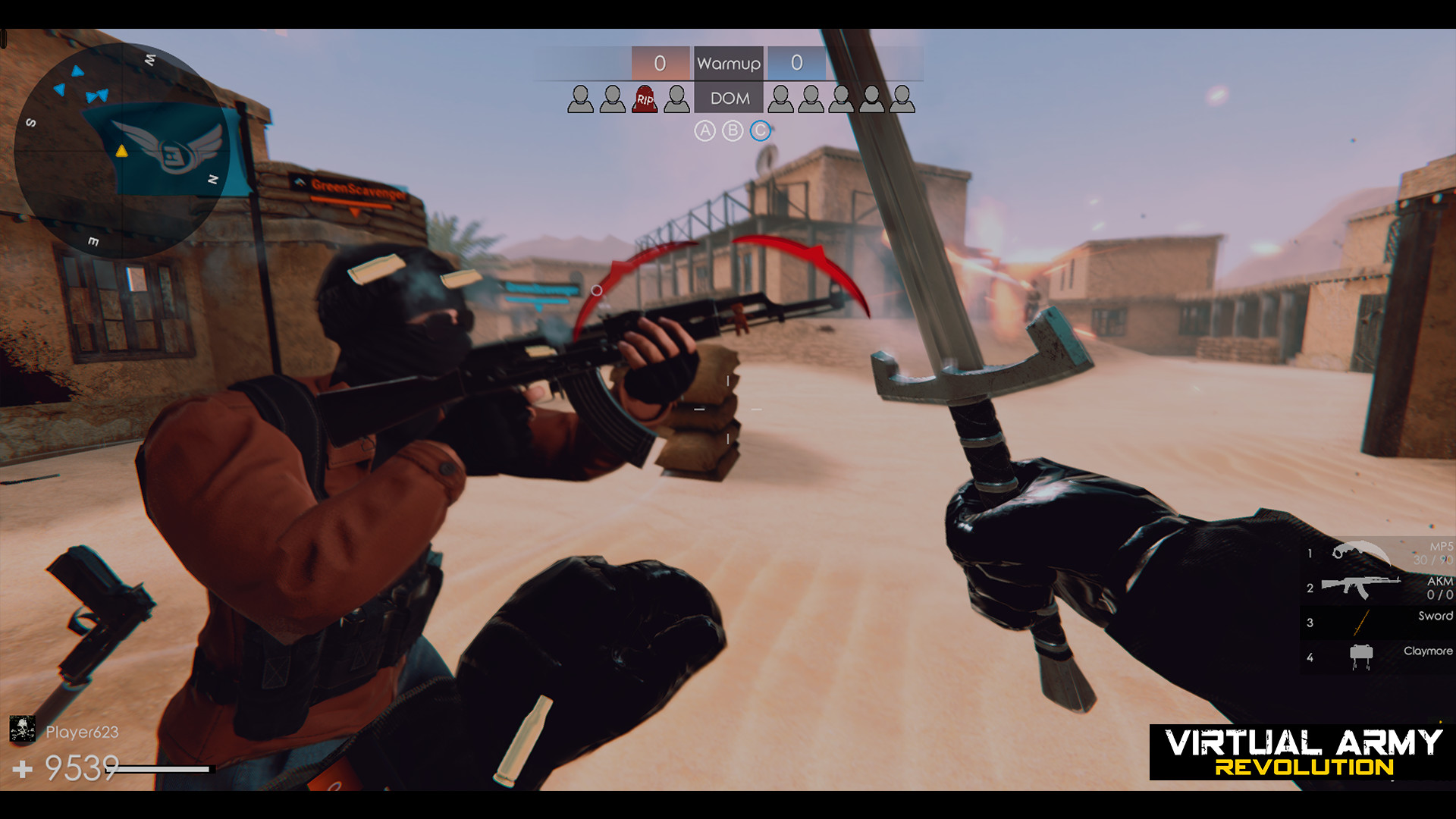The height and width of the screenshot is (819, 1456).
Task: Switch to the Warmup scoreboard tab
Action: [729, 64]
